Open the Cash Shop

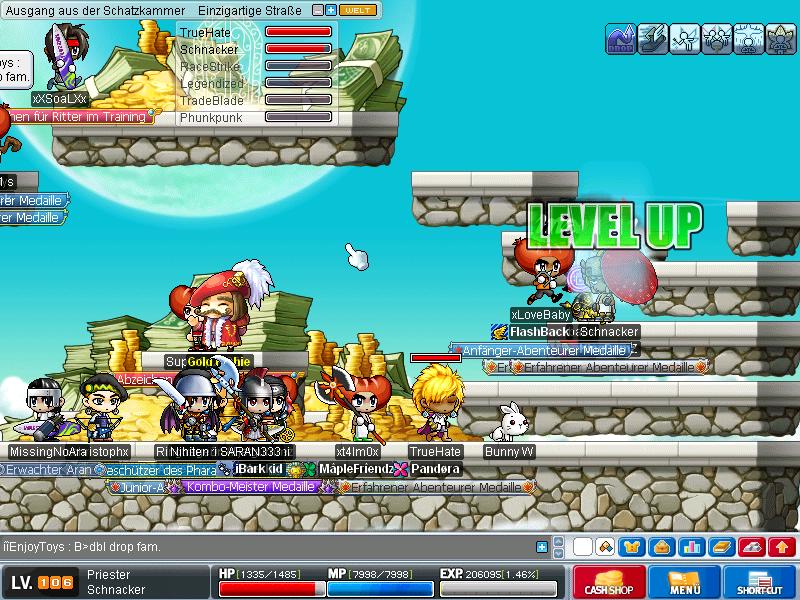tap(610, 583)
